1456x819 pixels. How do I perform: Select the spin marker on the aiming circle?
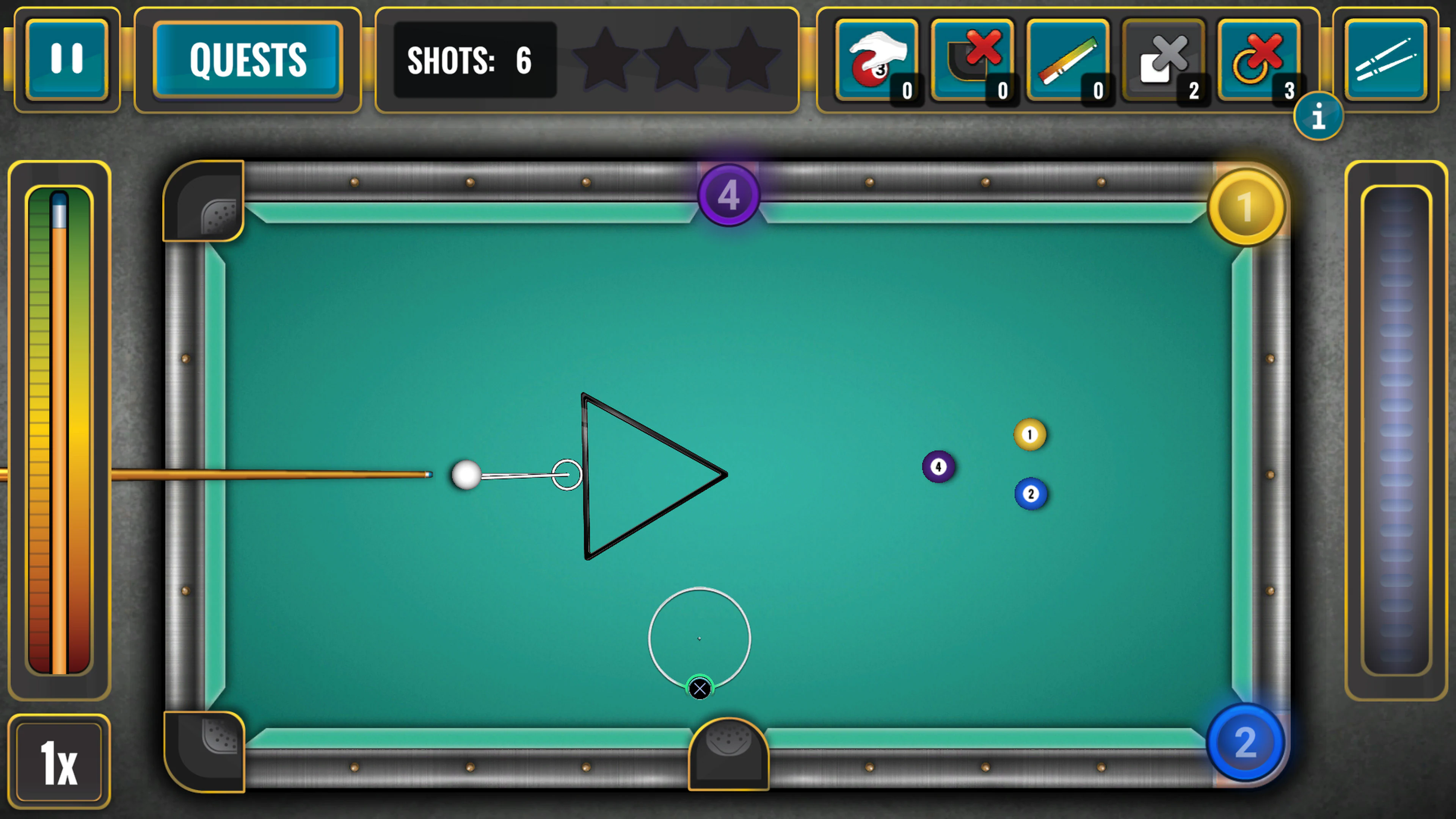[700, 688]
